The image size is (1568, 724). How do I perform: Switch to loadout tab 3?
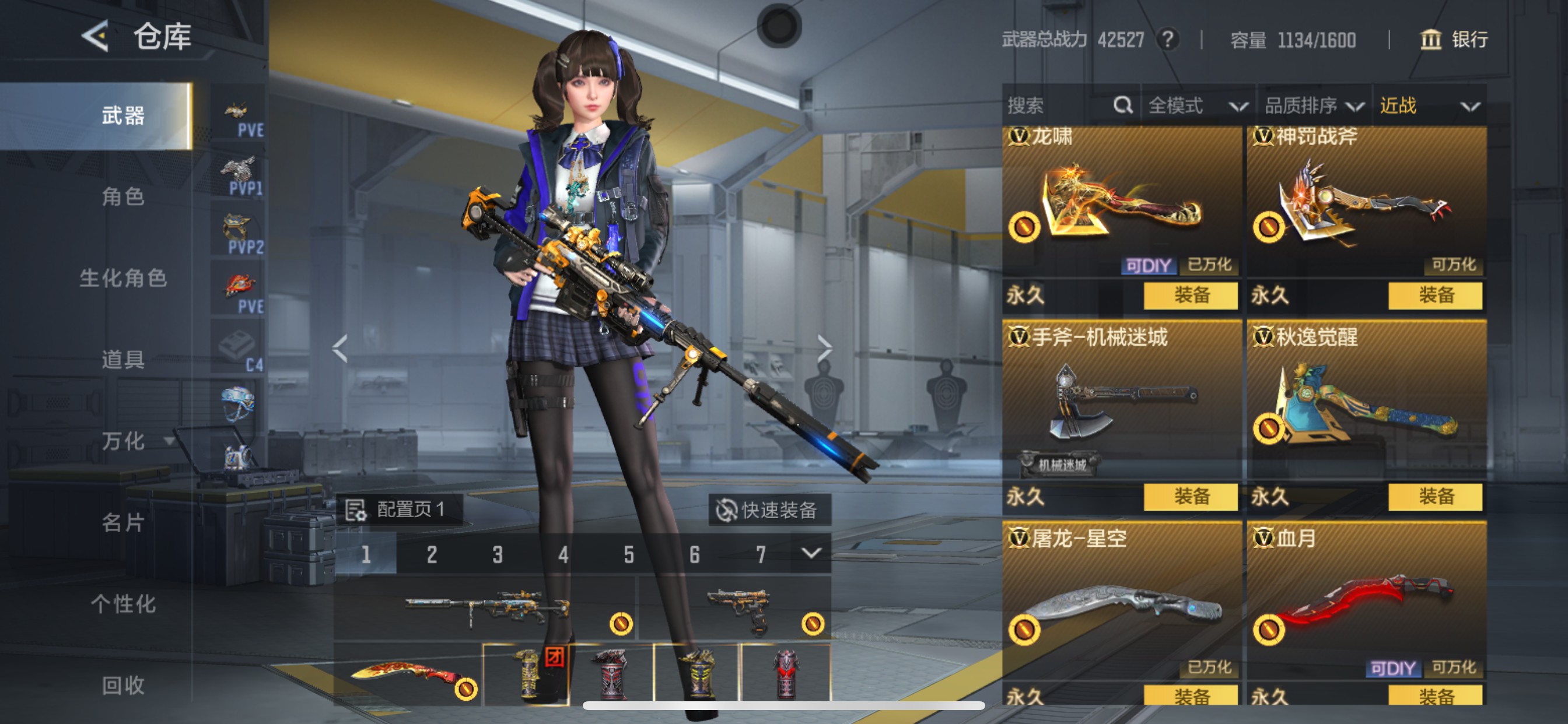[x=498, y=554]
